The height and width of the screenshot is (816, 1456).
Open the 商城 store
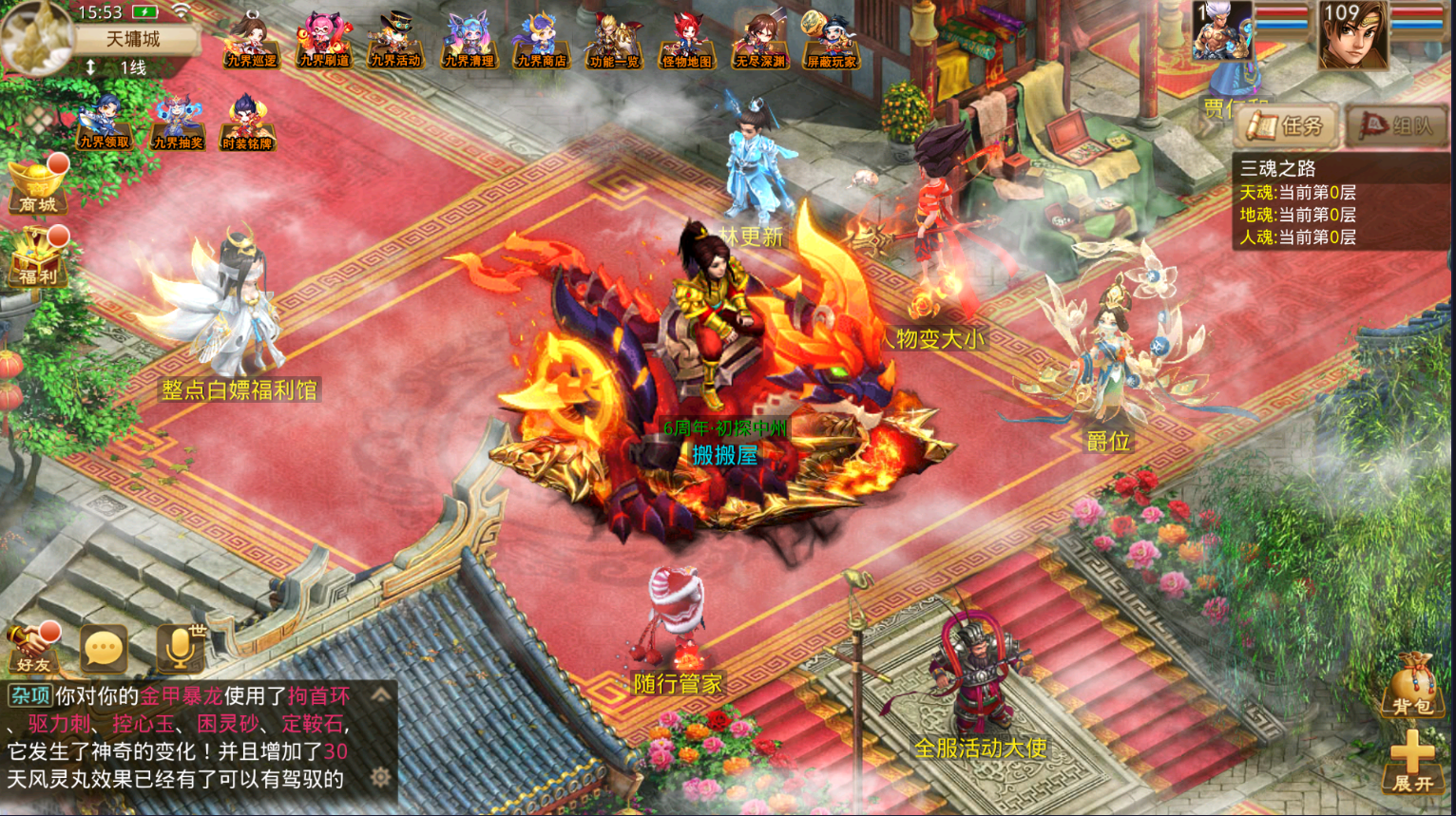pyautogui.click(x=38, y=186)
